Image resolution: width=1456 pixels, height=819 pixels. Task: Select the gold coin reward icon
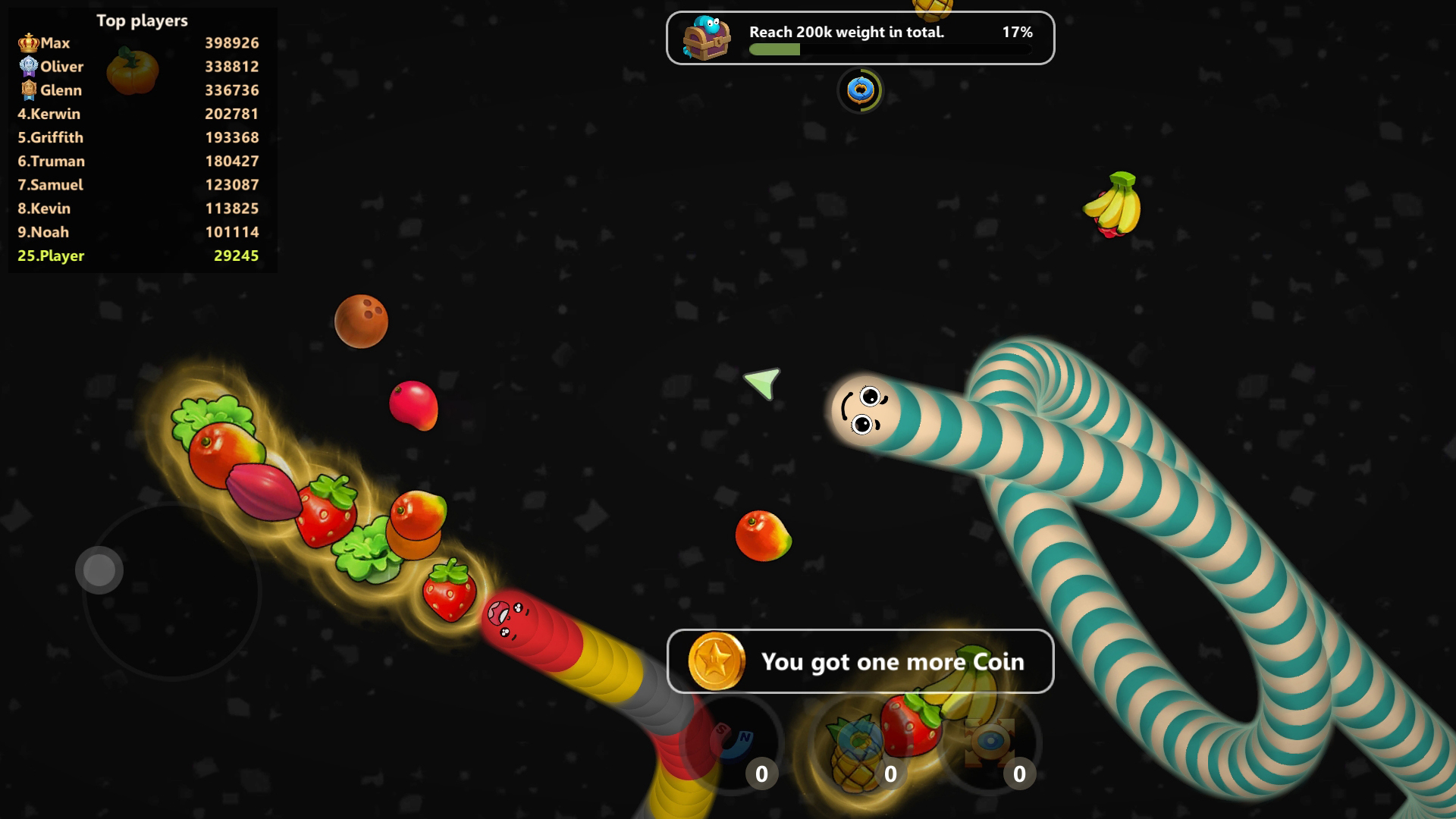pos(717,661)
